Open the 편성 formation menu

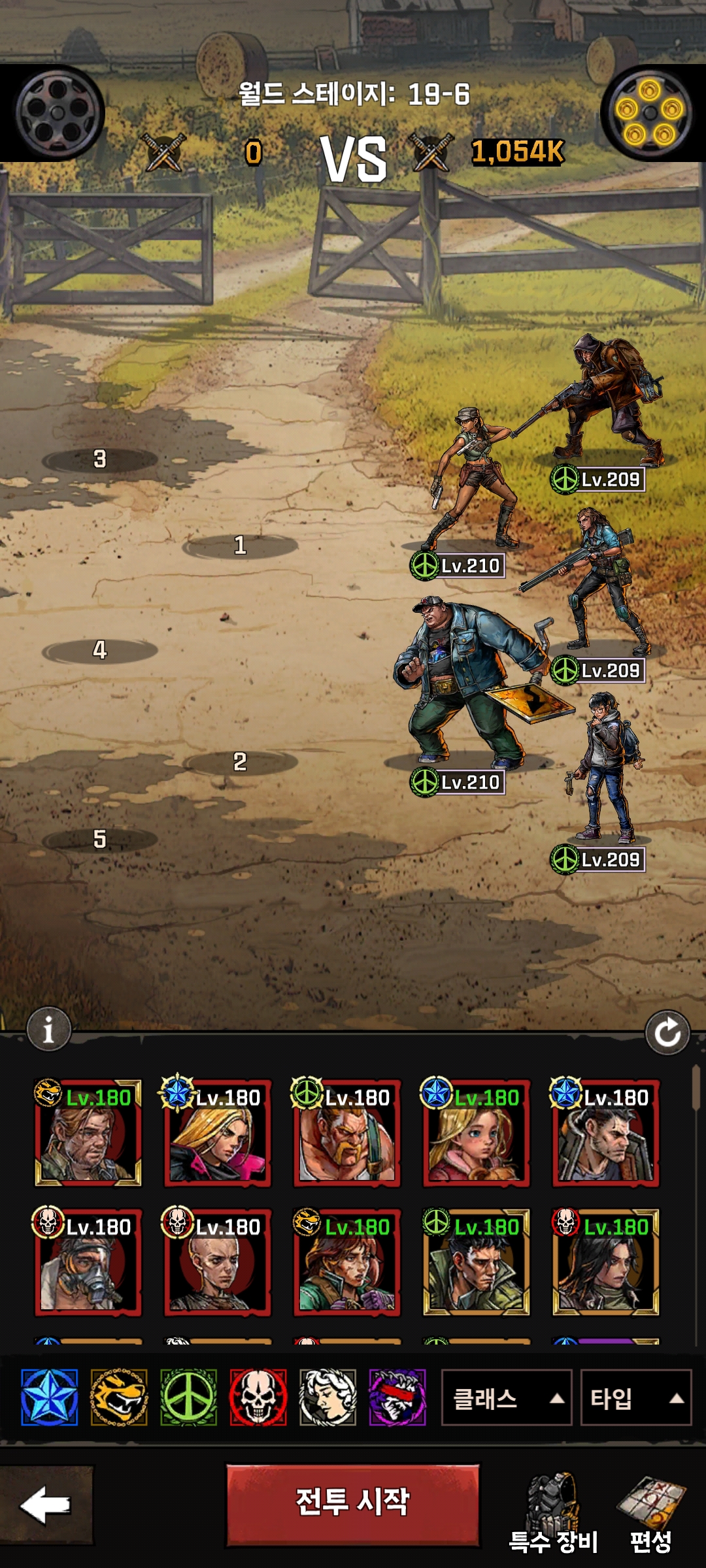point(650,1512)
